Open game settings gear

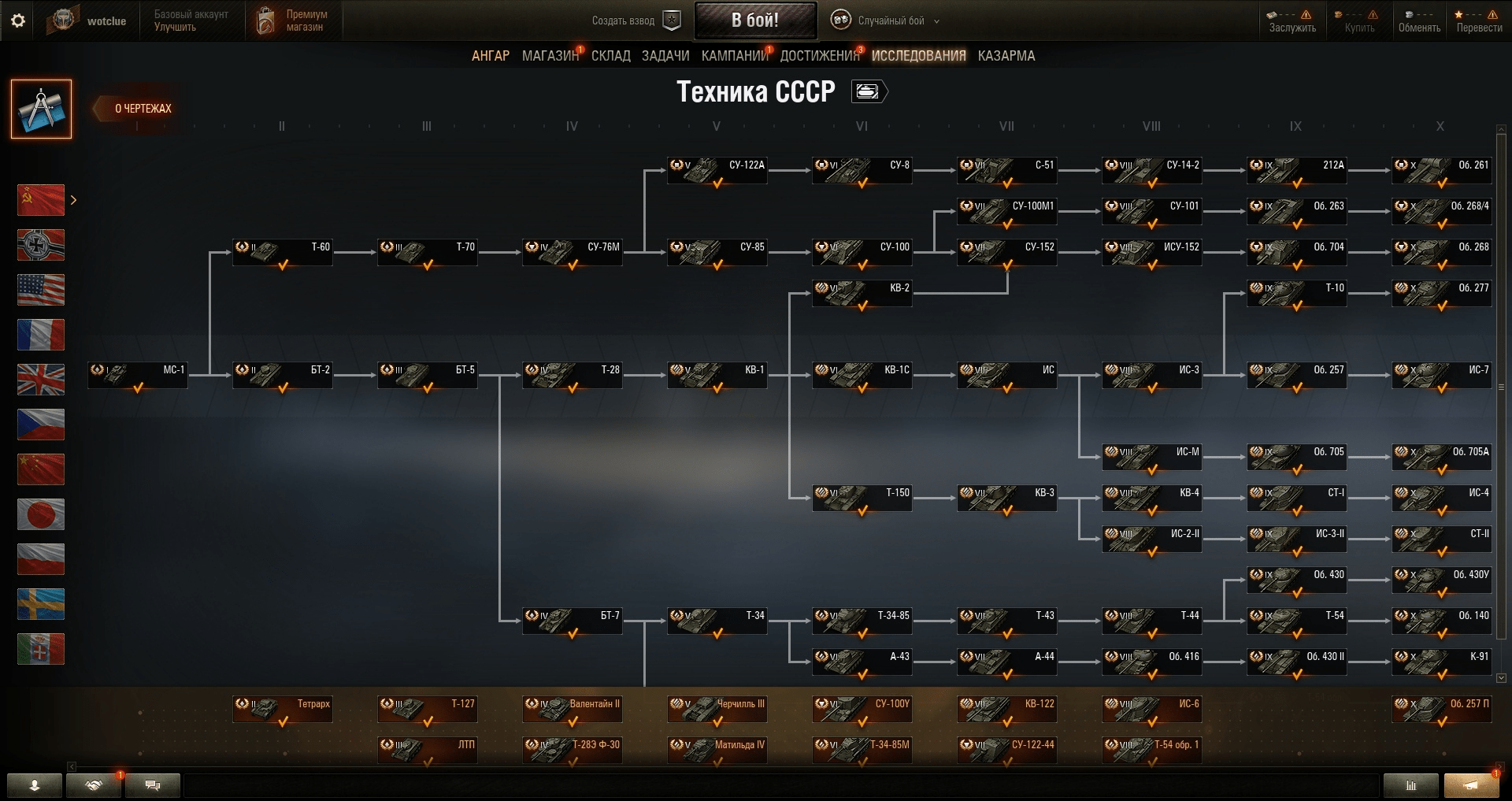(x=17, y=20)
